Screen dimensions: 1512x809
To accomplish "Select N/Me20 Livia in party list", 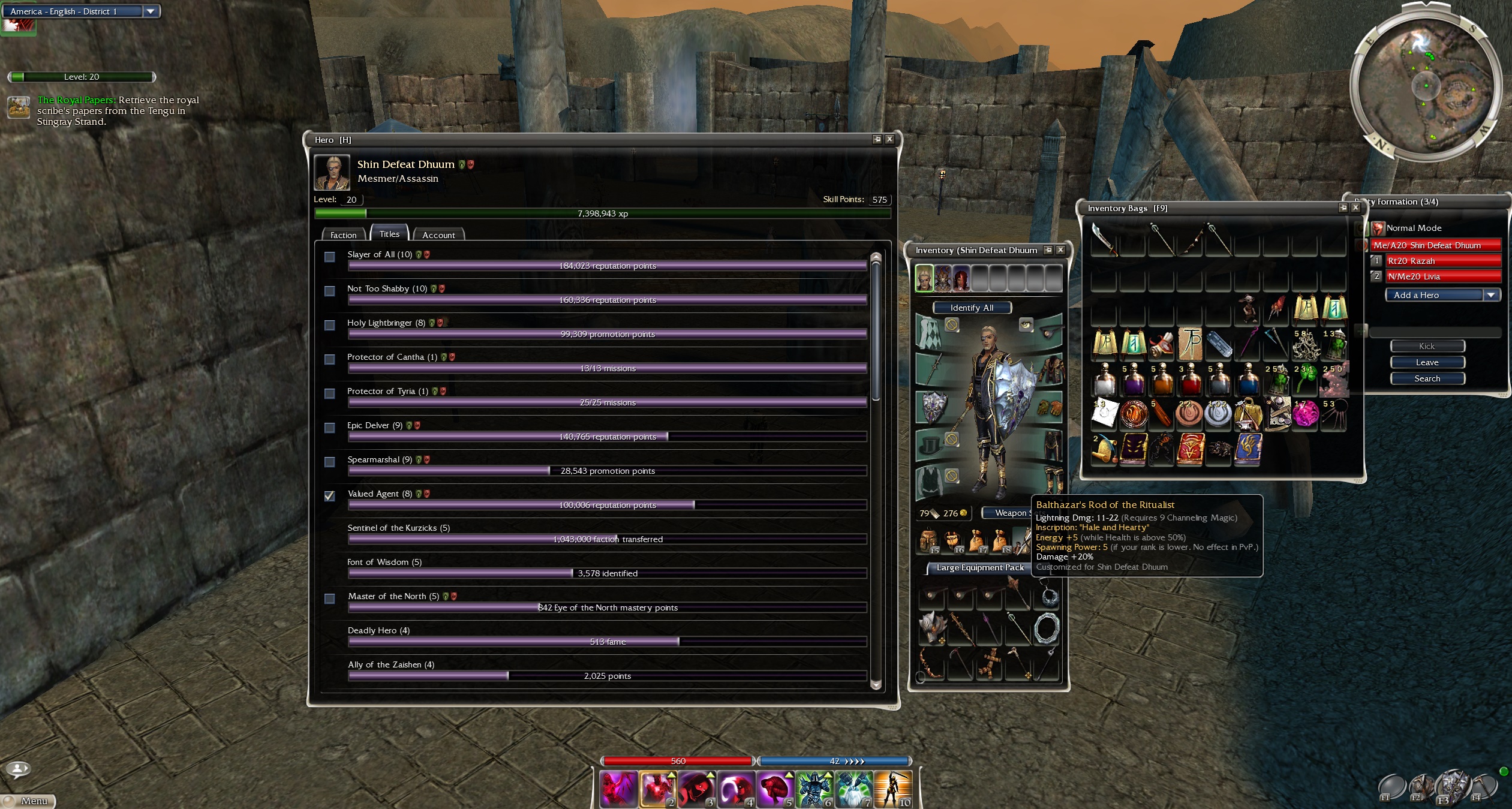I will (x=1442, y=276).
